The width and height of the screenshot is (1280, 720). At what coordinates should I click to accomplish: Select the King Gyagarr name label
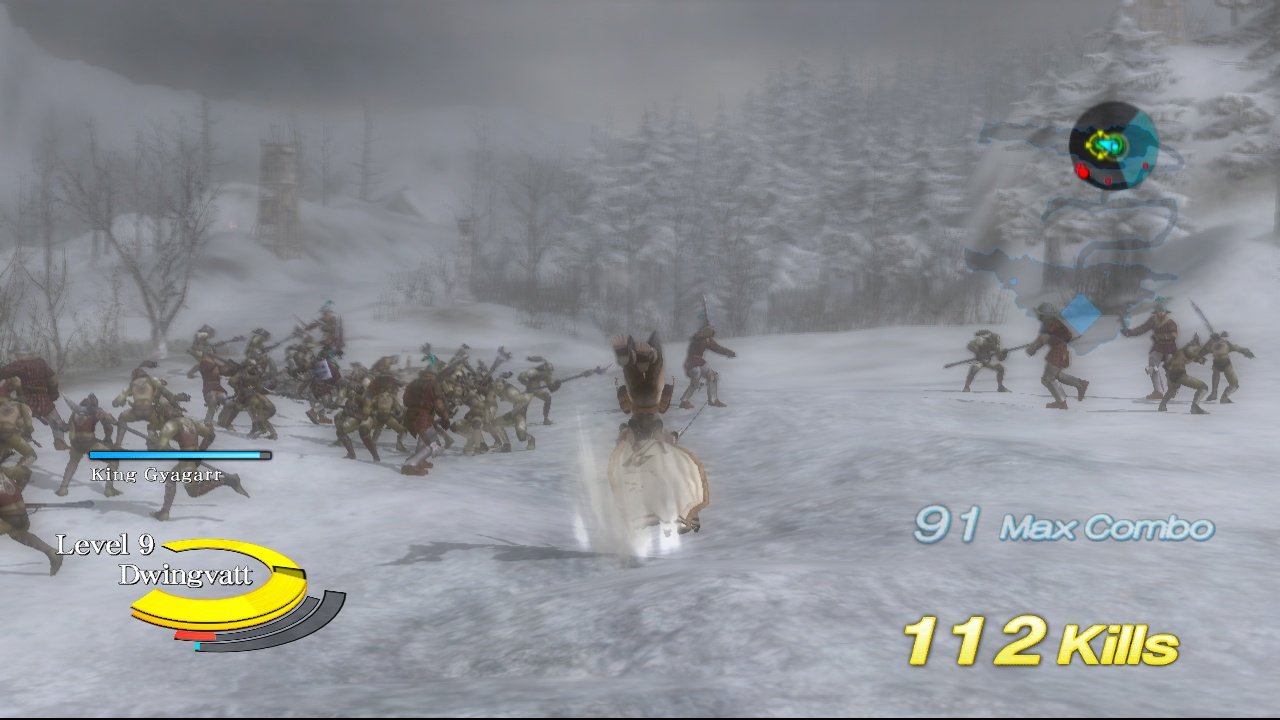pos(157,473)
